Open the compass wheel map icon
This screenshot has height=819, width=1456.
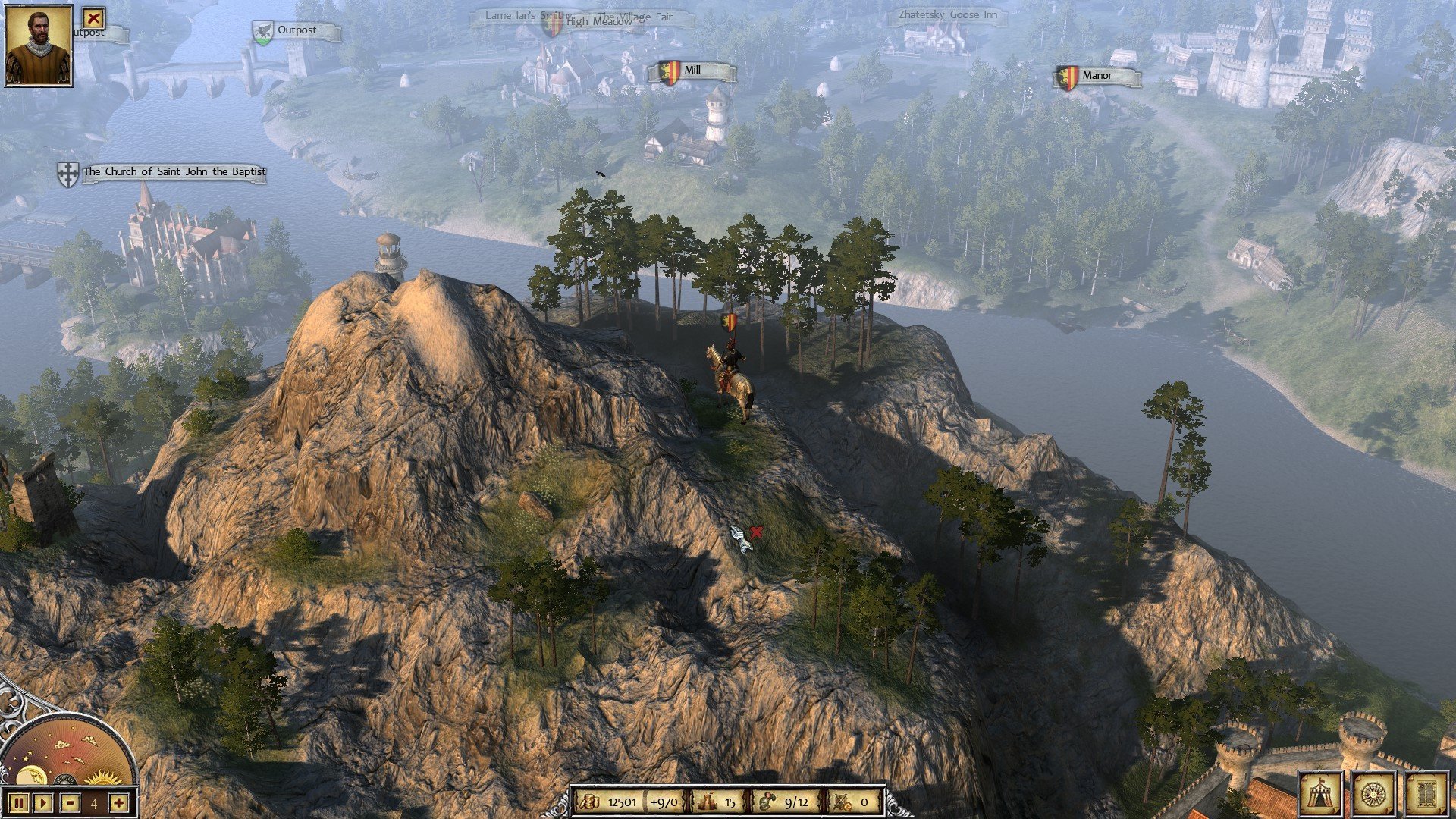point(1373,794)
